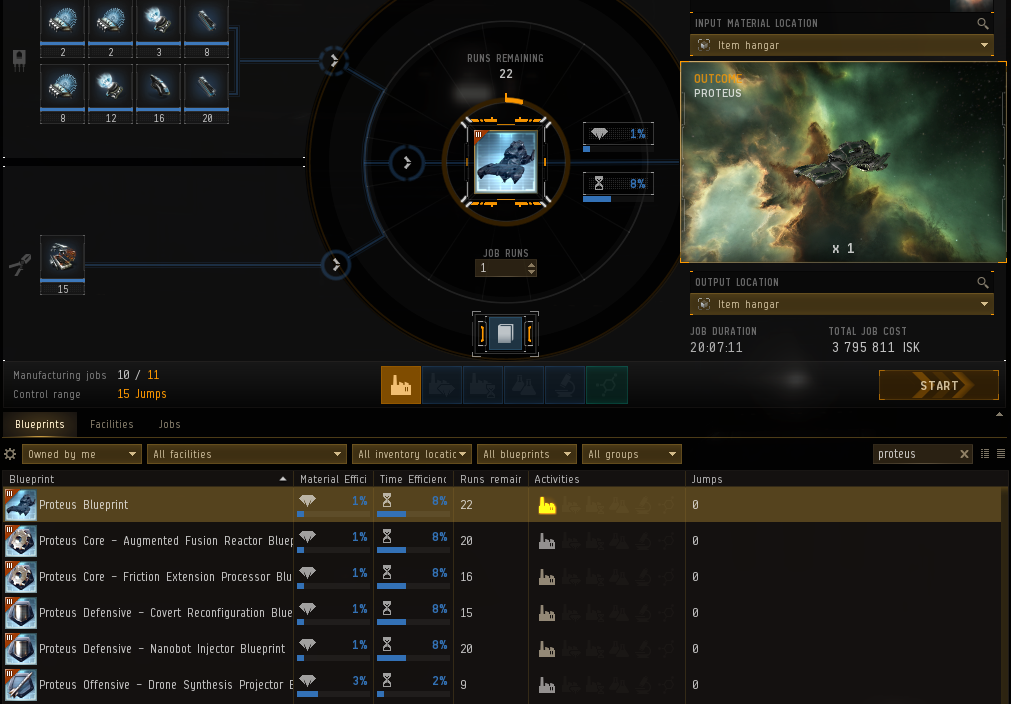Sort list by Blueprint column header

(140, 479)
